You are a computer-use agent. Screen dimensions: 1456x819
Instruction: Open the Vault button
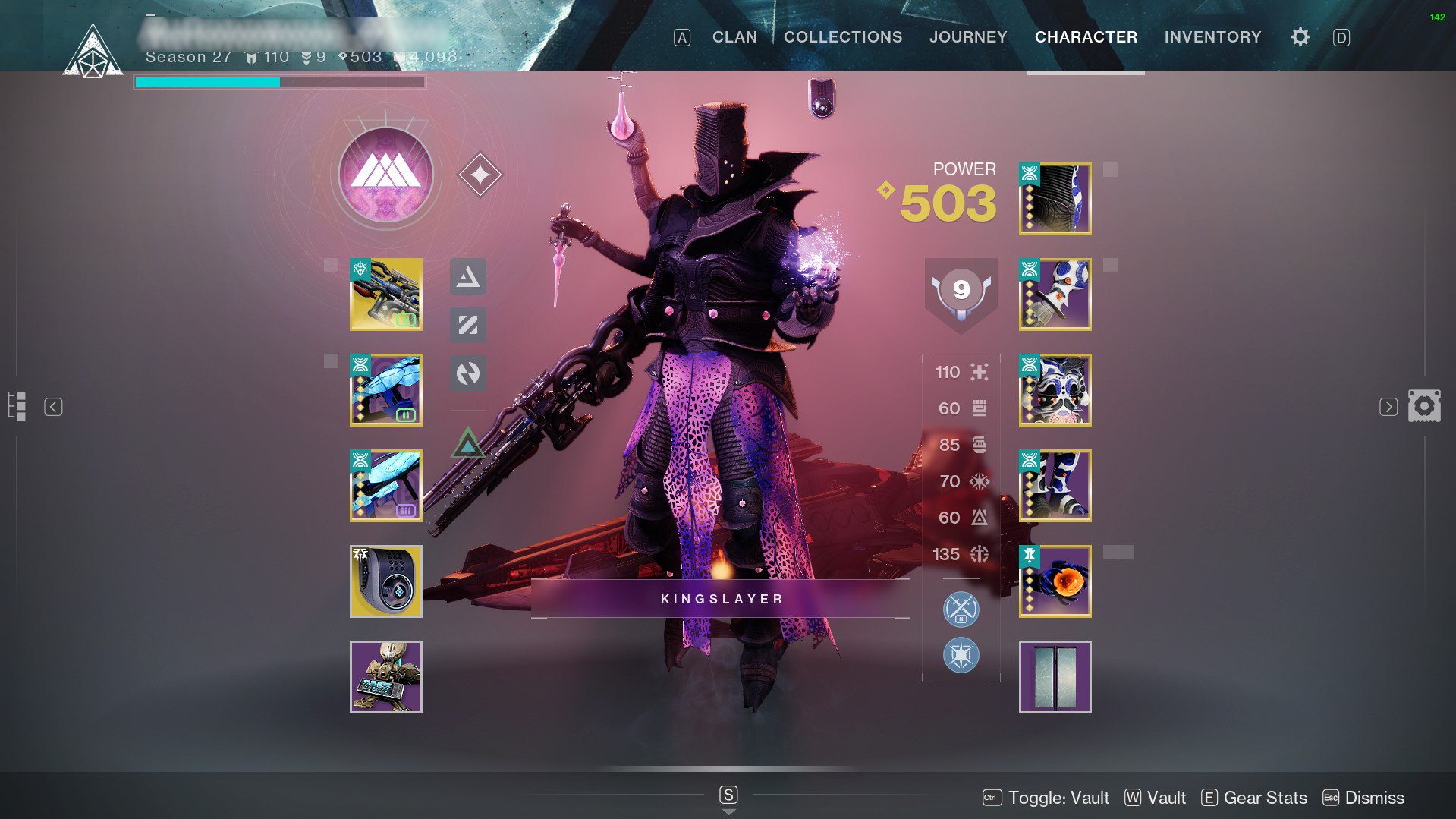[1156, 798]
